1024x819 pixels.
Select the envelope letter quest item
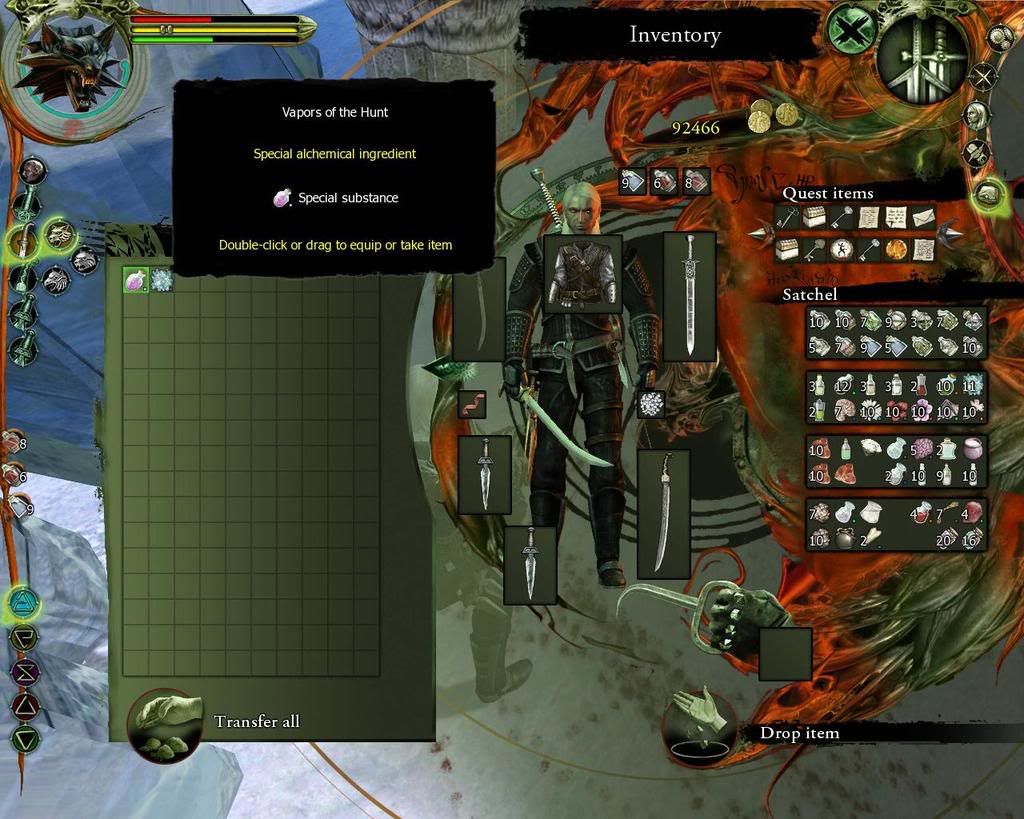tap(921, 216)
